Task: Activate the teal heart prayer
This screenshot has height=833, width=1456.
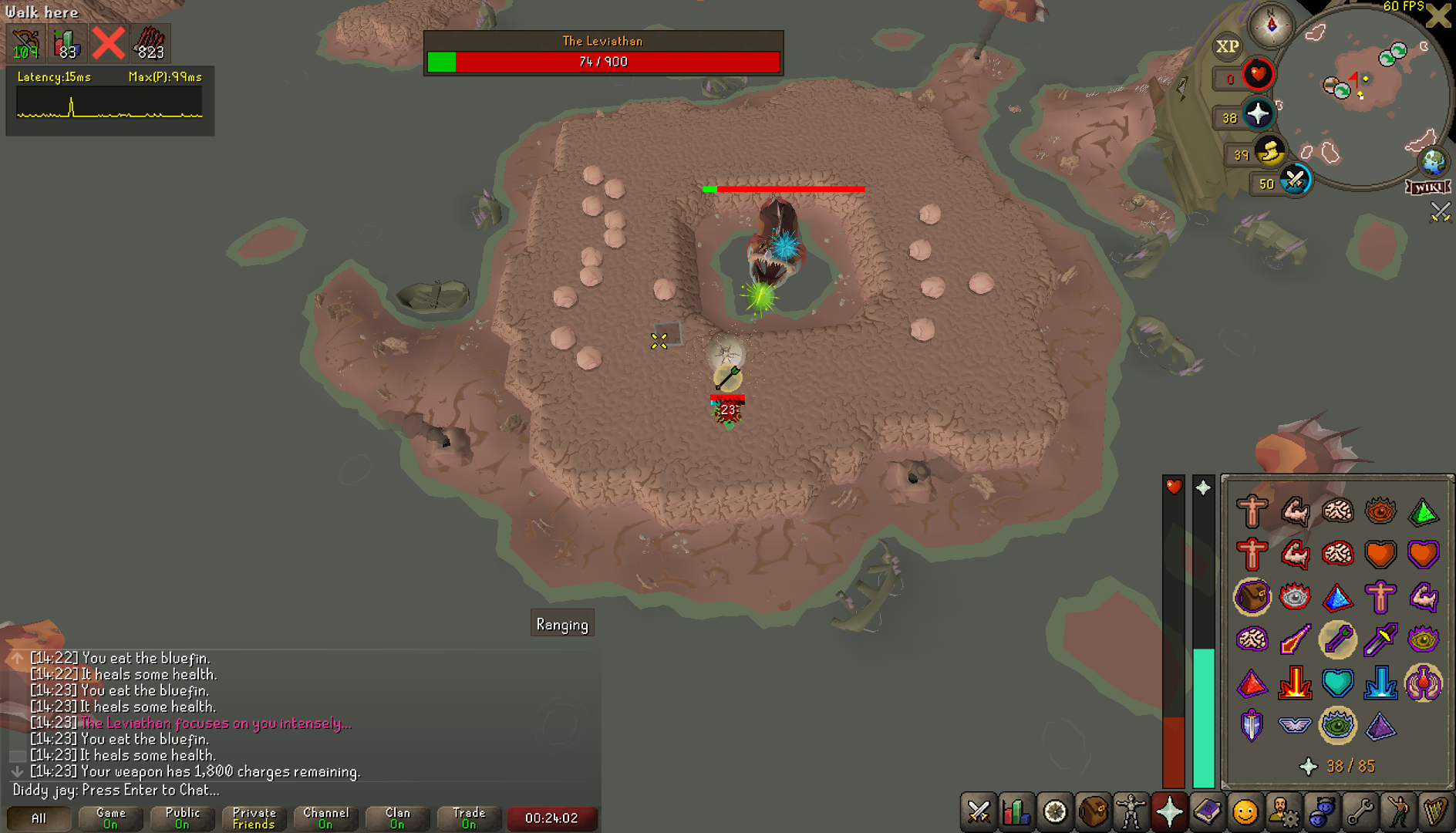Action: coord(1337,683)
